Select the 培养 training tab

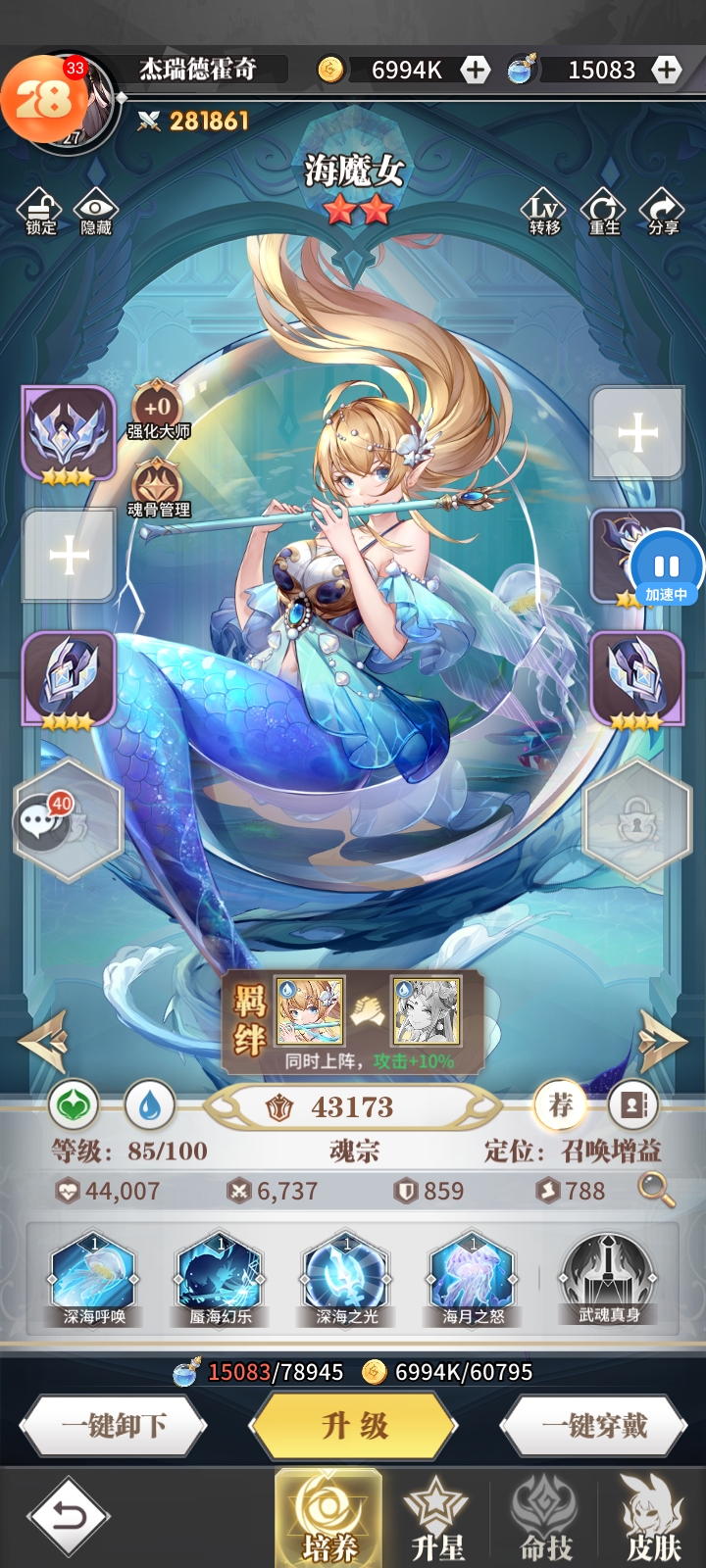click(328, 1518)
